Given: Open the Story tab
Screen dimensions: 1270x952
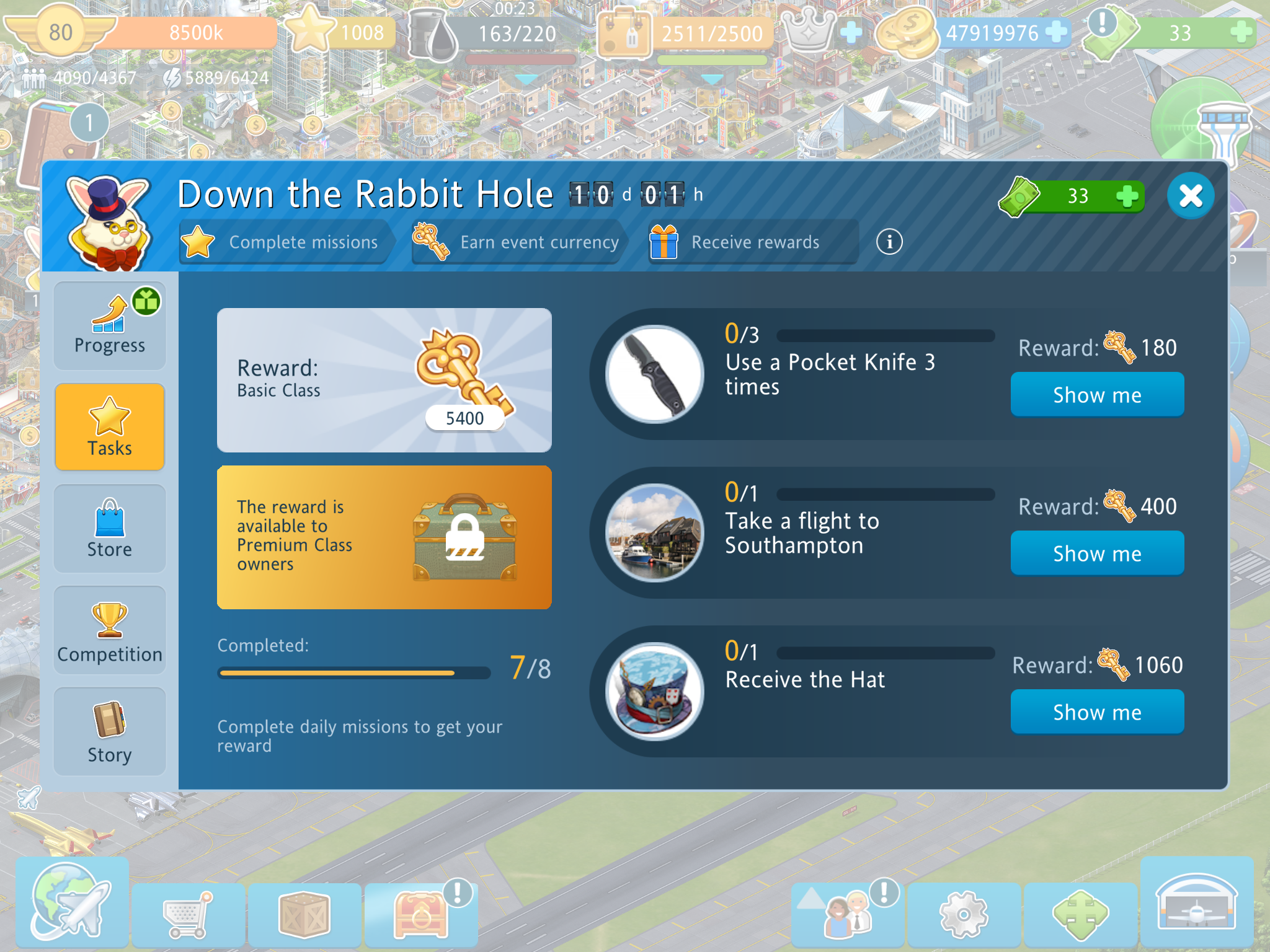Looking at the screenshot, I should click(x=110, y=732).
